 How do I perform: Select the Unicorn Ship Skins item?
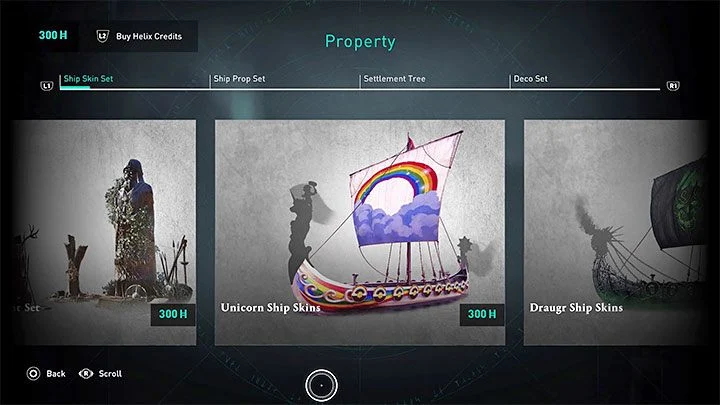tap(360, 232)
